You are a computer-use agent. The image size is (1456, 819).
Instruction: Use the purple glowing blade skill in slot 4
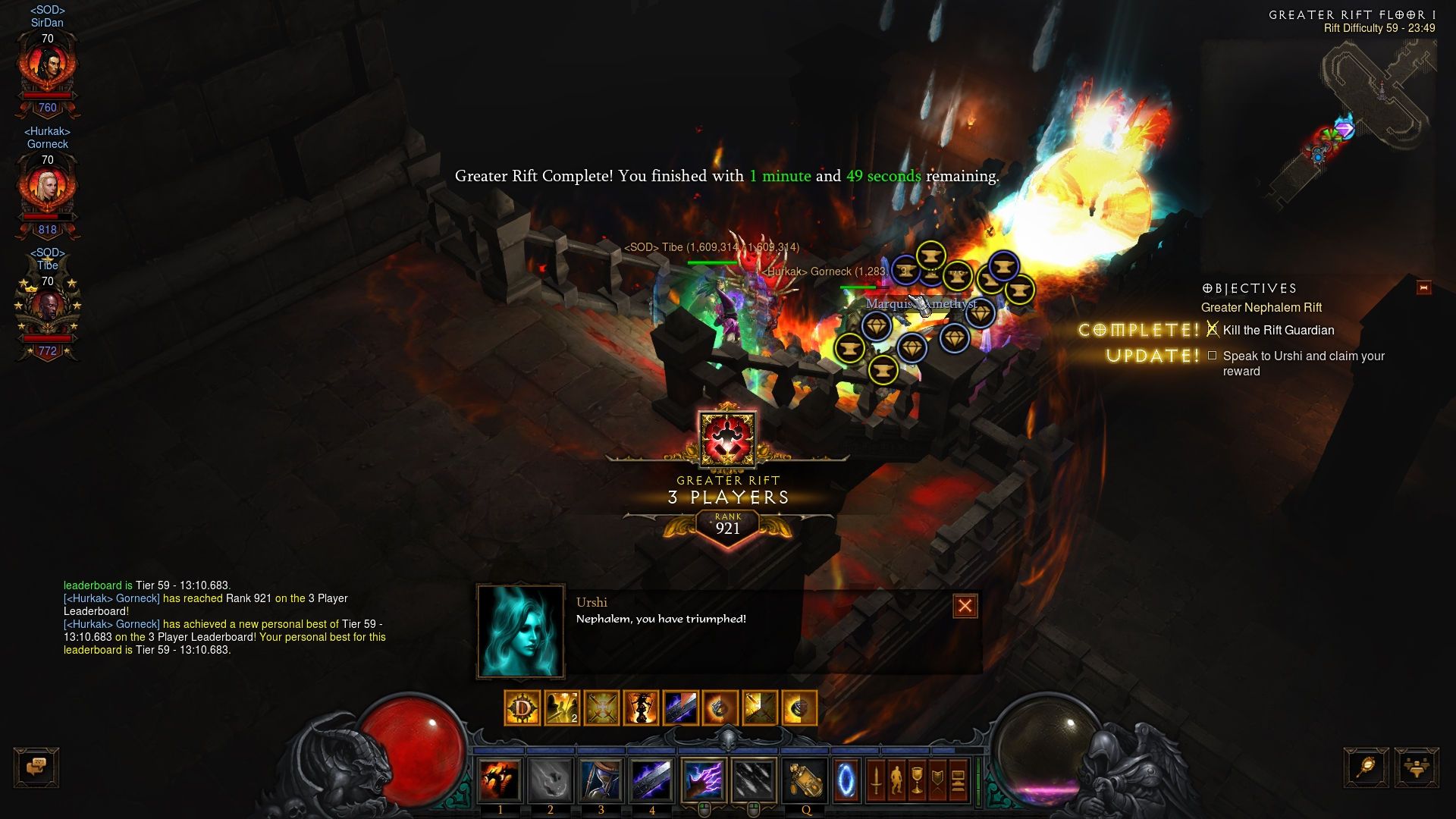point(651,780)
